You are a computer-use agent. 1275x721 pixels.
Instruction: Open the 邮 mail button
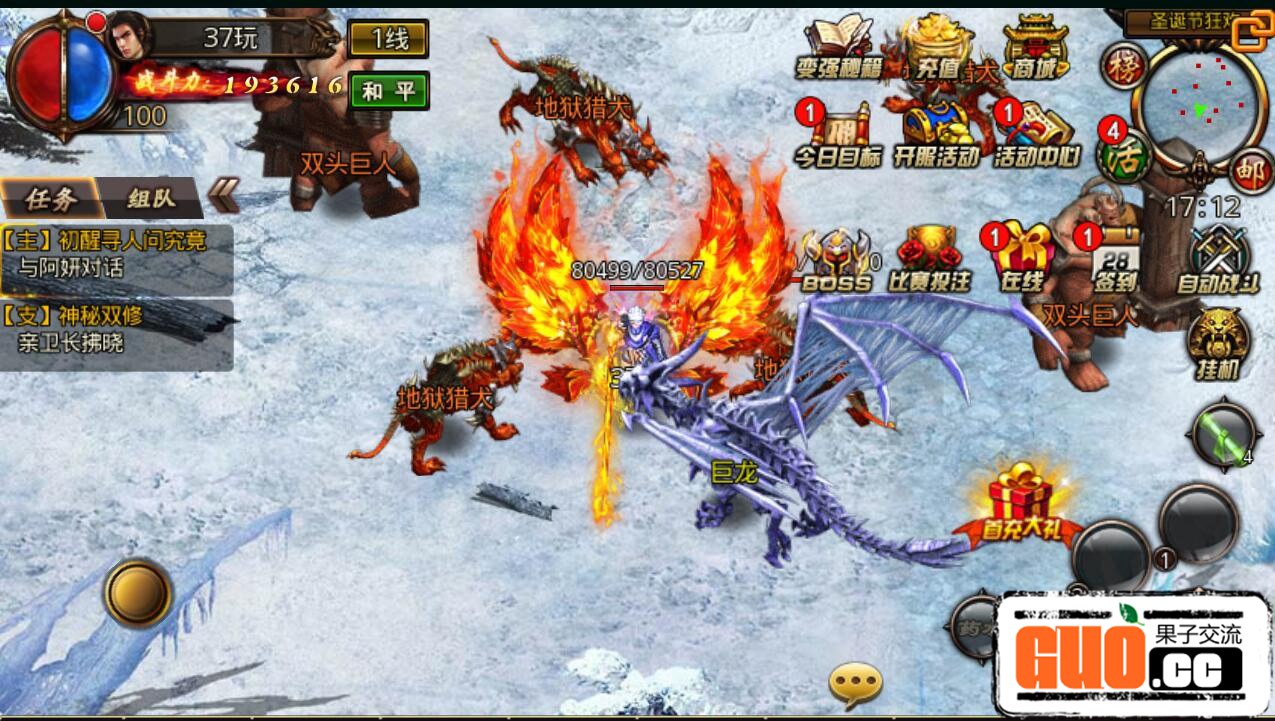coord(1250,171)
